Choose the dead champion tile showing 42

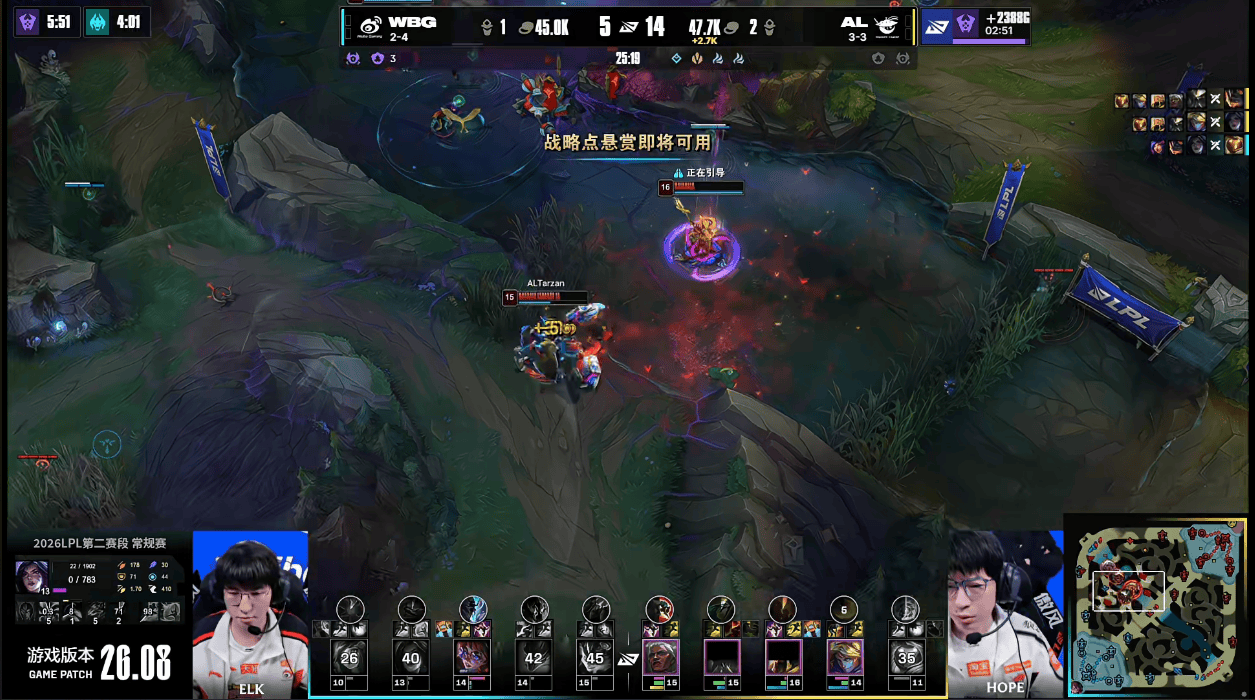[x=534, y=657]
